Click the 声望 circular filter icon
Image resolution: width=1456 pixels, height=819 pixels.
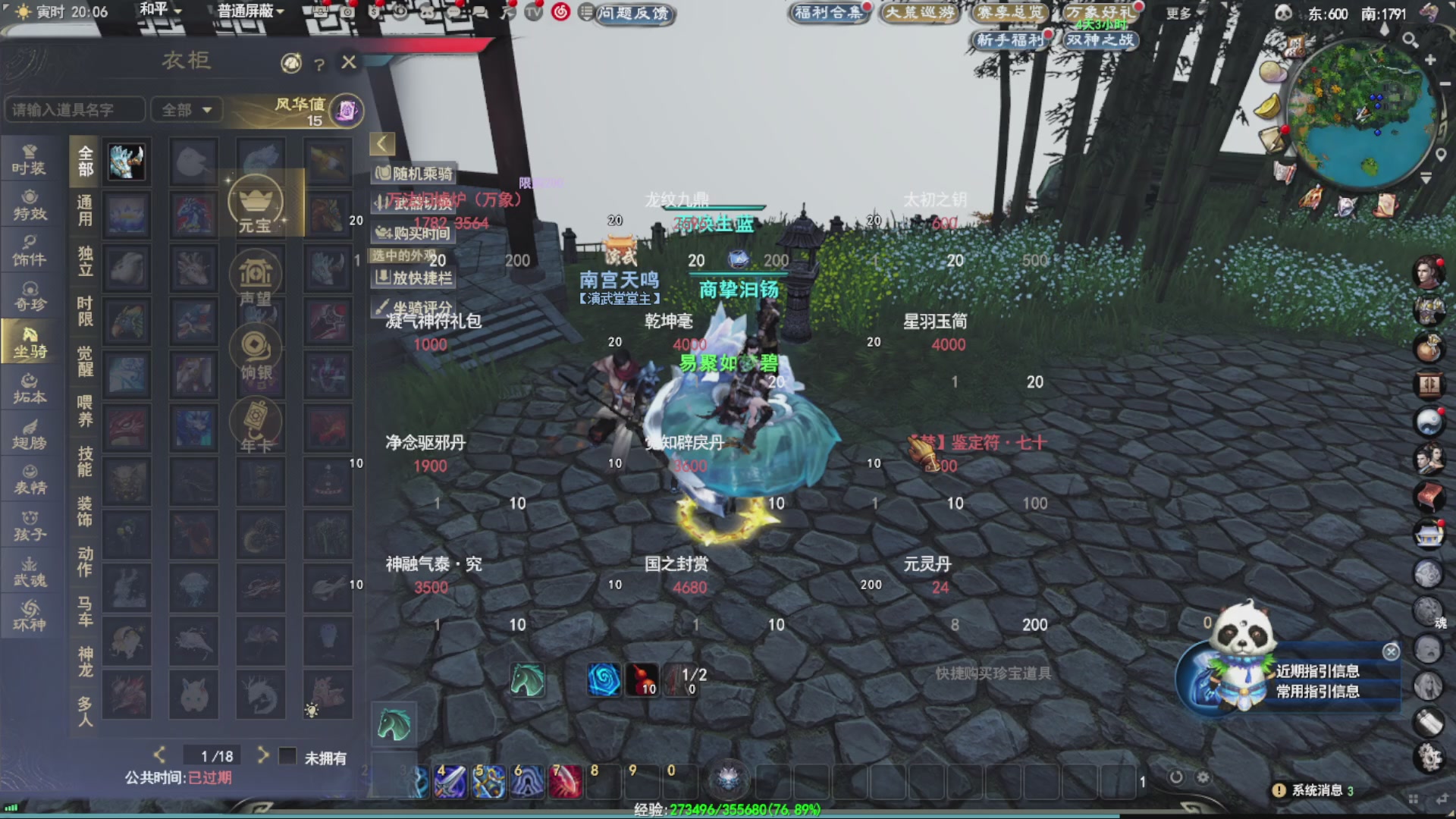tap(256, 275)
